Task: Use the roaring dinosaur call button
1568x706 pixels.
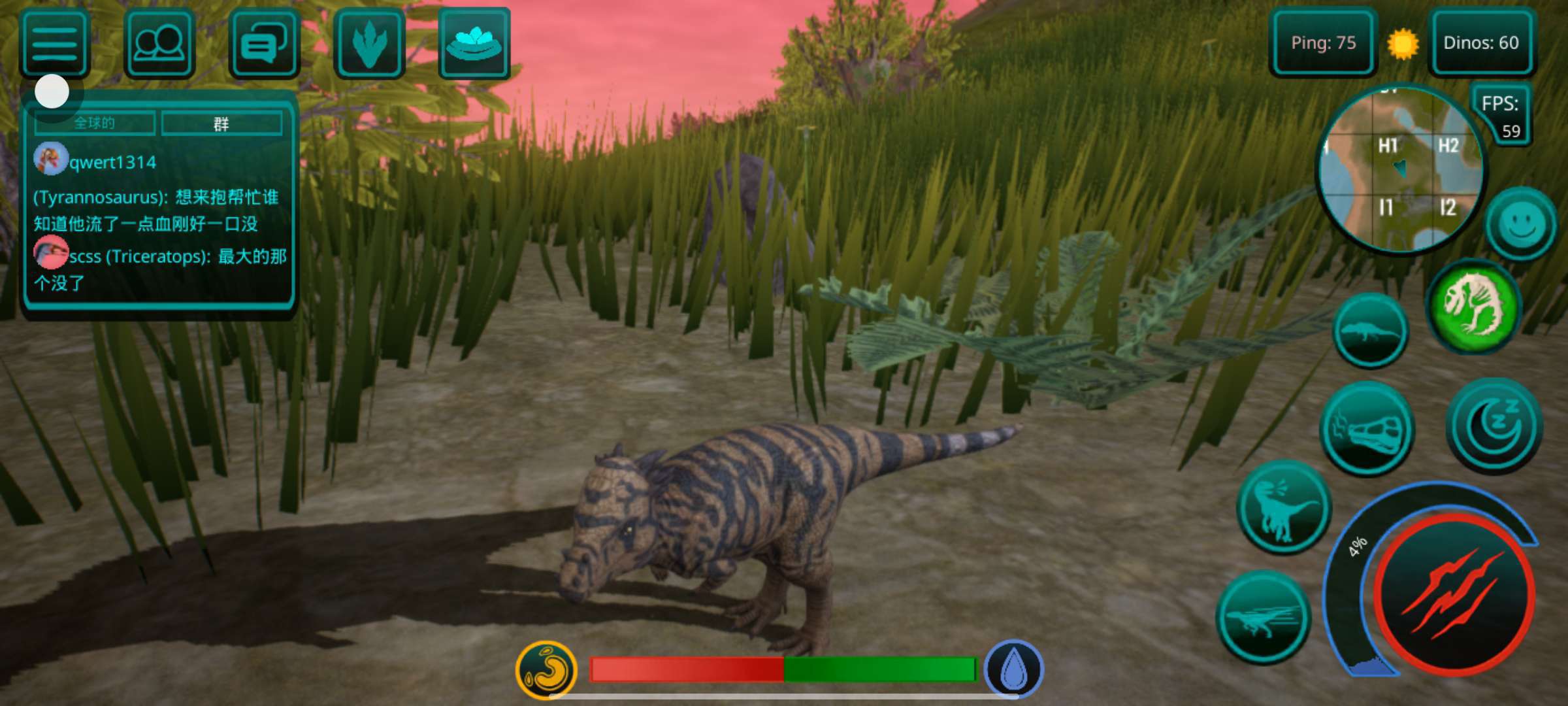Action: [x=1284, y=507]
